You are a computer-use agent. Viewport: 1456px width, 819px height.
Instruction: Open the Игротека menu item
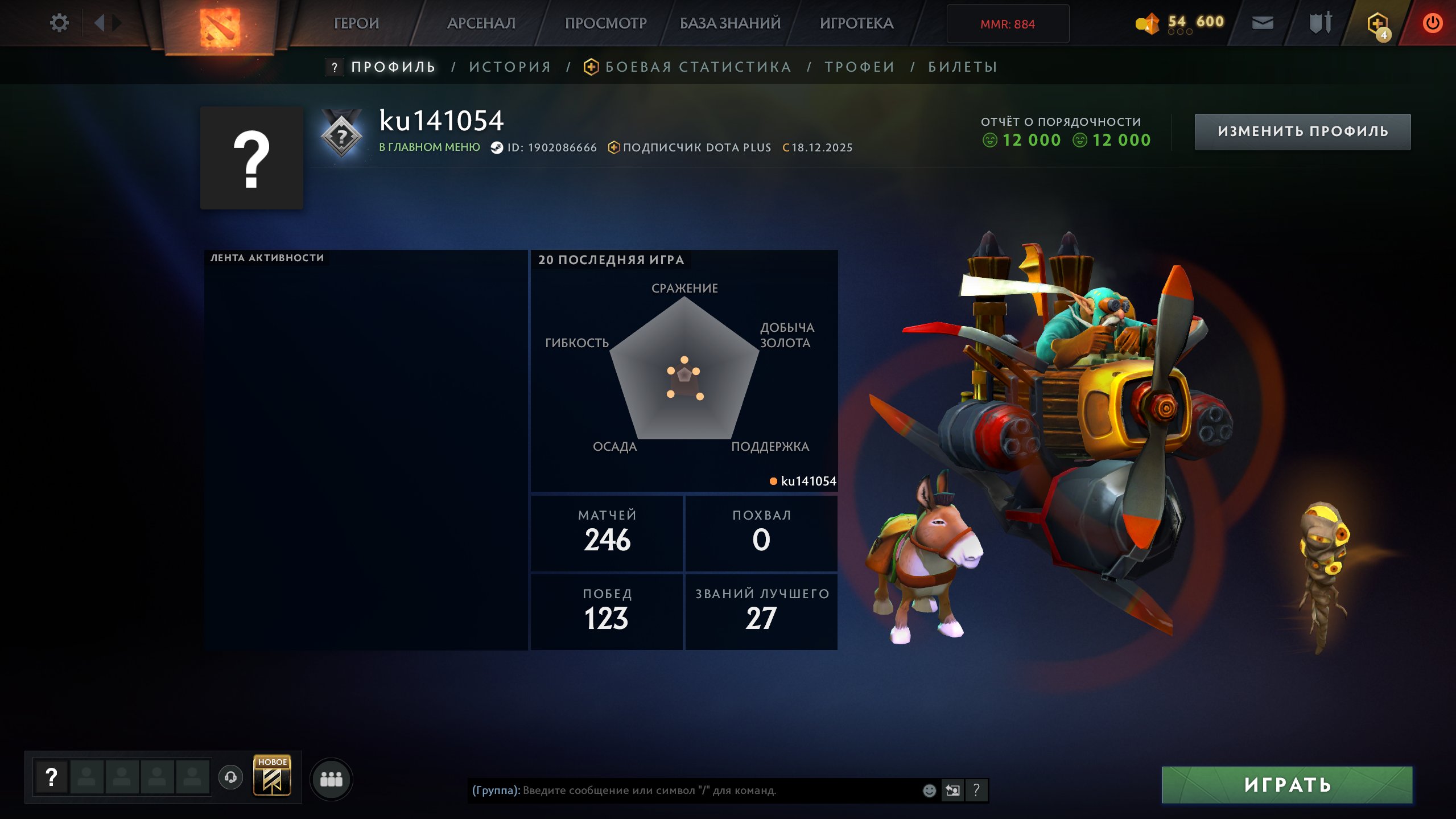(857, 23)
